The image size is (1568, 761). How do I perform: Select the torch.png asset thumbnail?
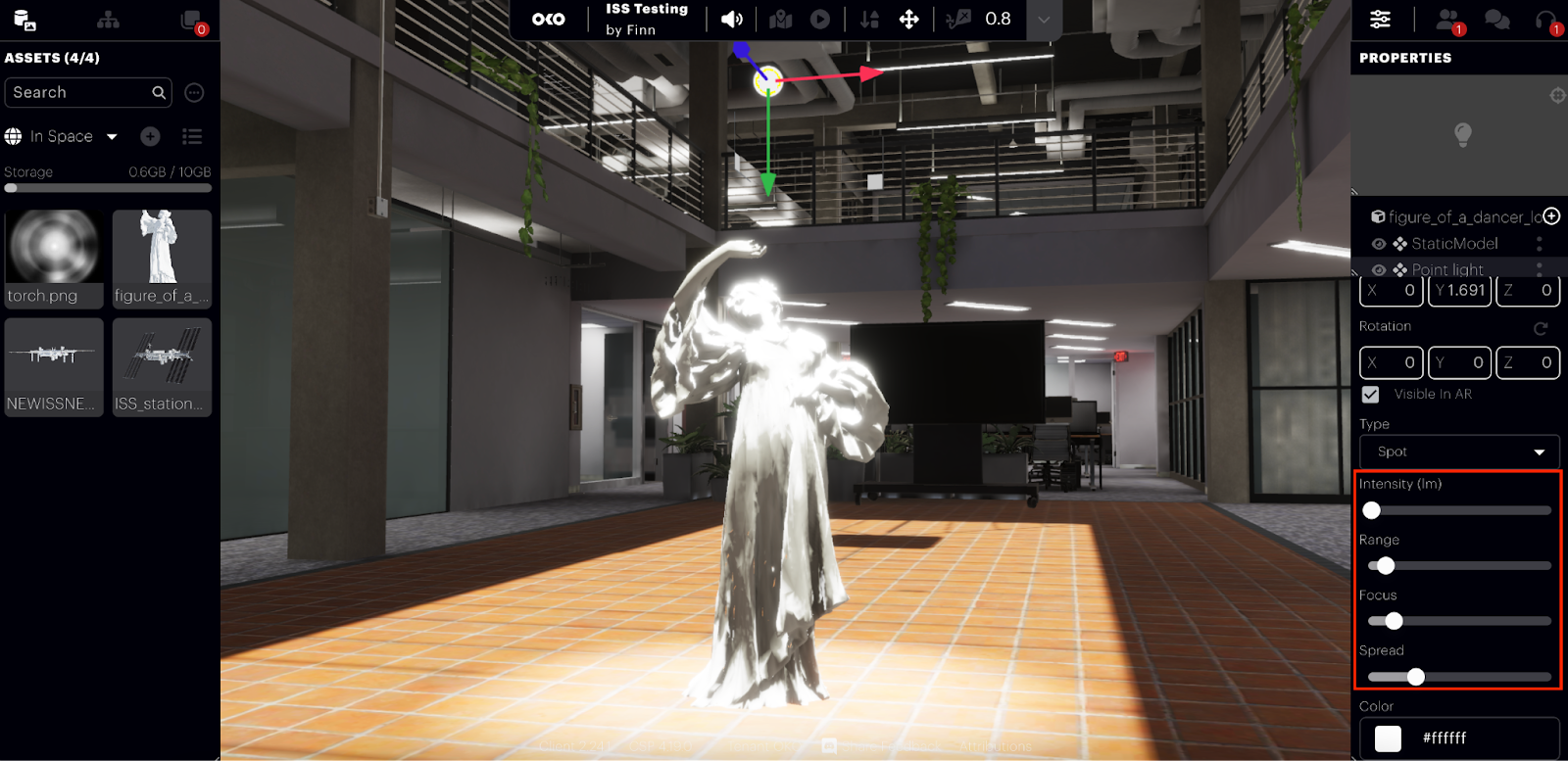[54, 258]
